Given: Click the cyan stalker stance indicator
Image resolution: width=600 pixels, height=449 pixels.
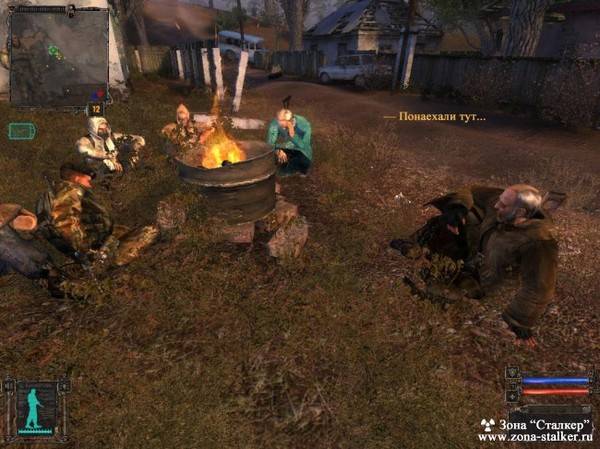Looking at the screenshot, I should point(37,409).
